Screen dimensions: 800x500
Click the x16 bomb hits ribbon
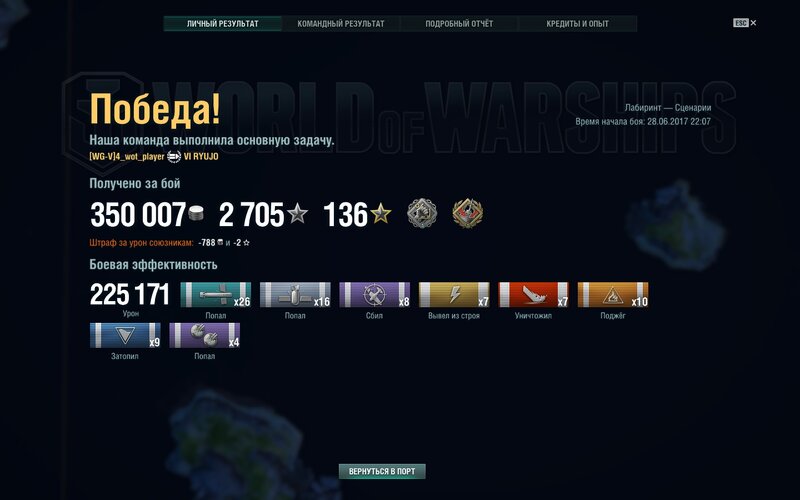tap(295, 294)
